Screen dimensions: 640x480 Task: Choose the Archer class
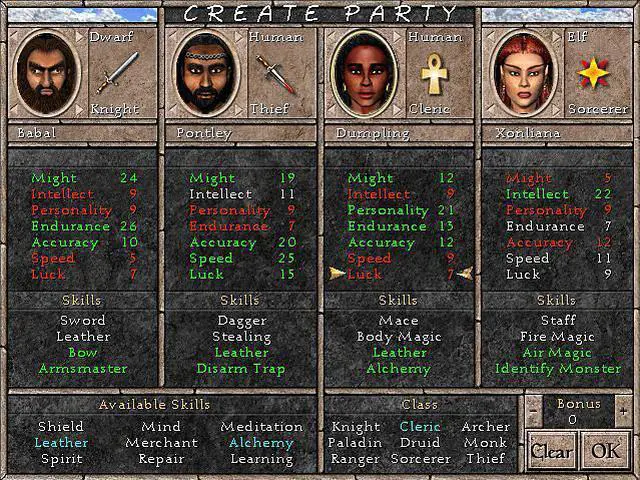tap(485, 427)
